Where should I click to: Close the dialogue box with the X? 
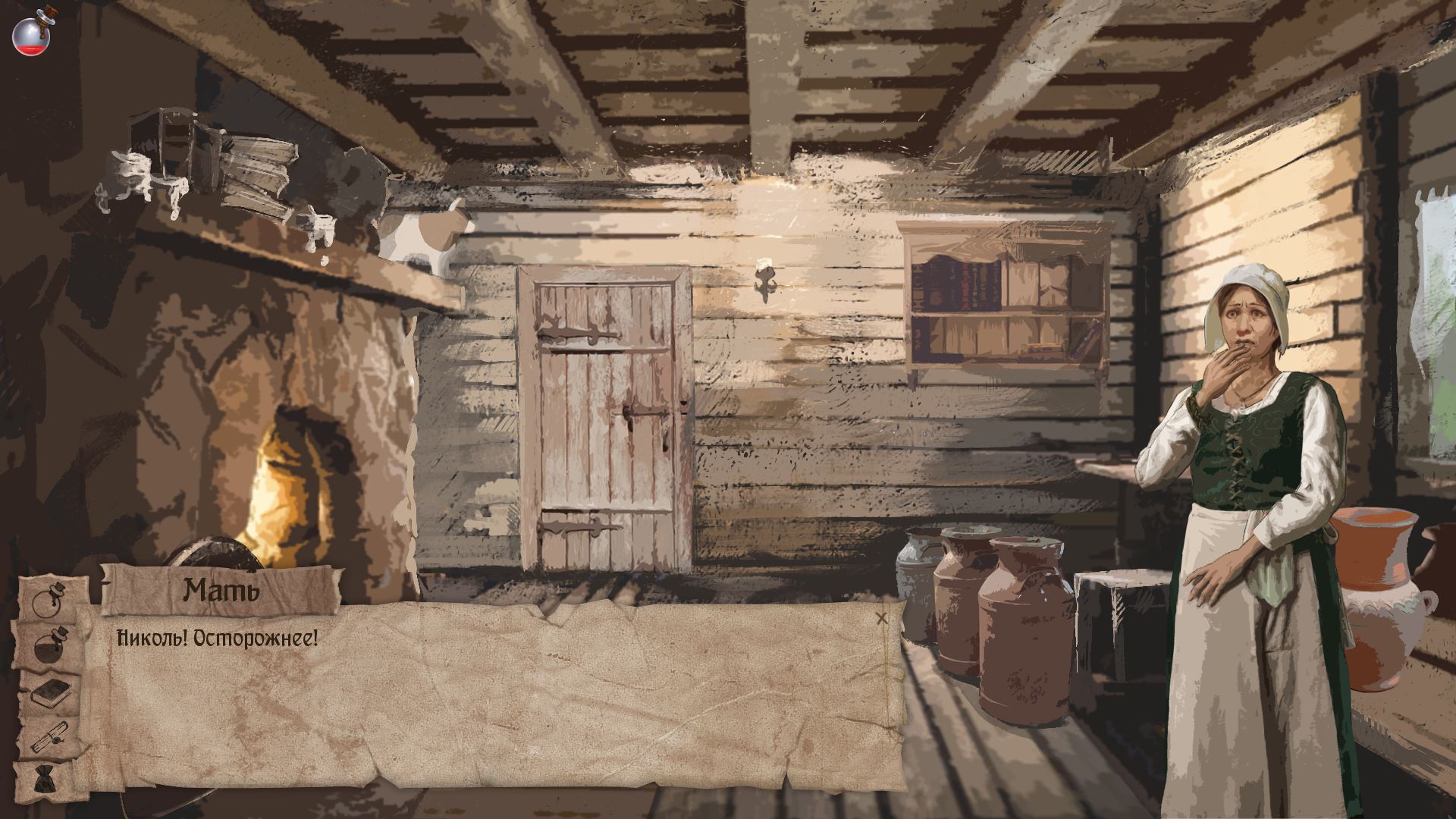pos(881,618)
